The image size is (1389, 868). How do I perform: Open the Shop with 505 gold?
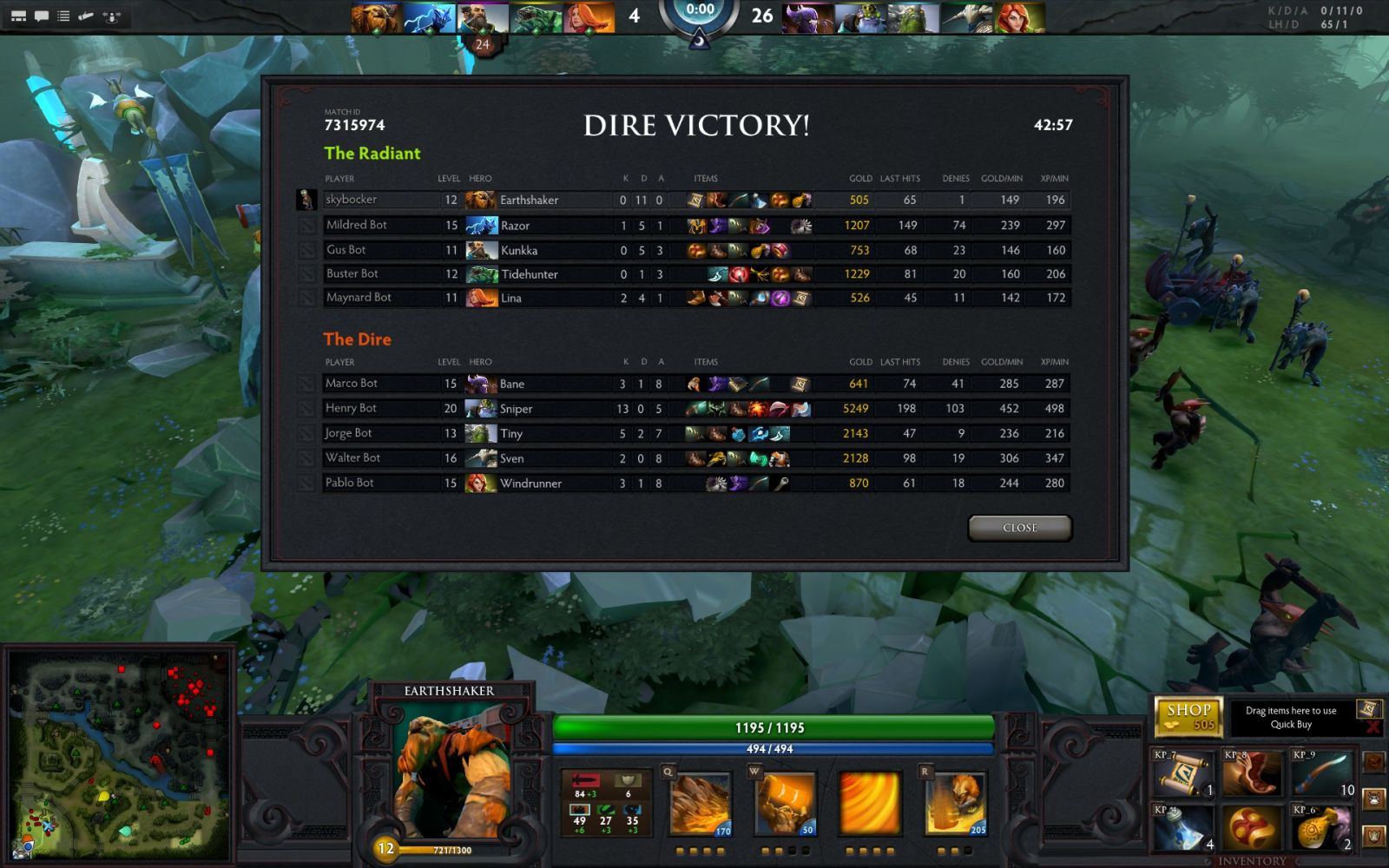pyautogui.click(x=1188, y=717)
